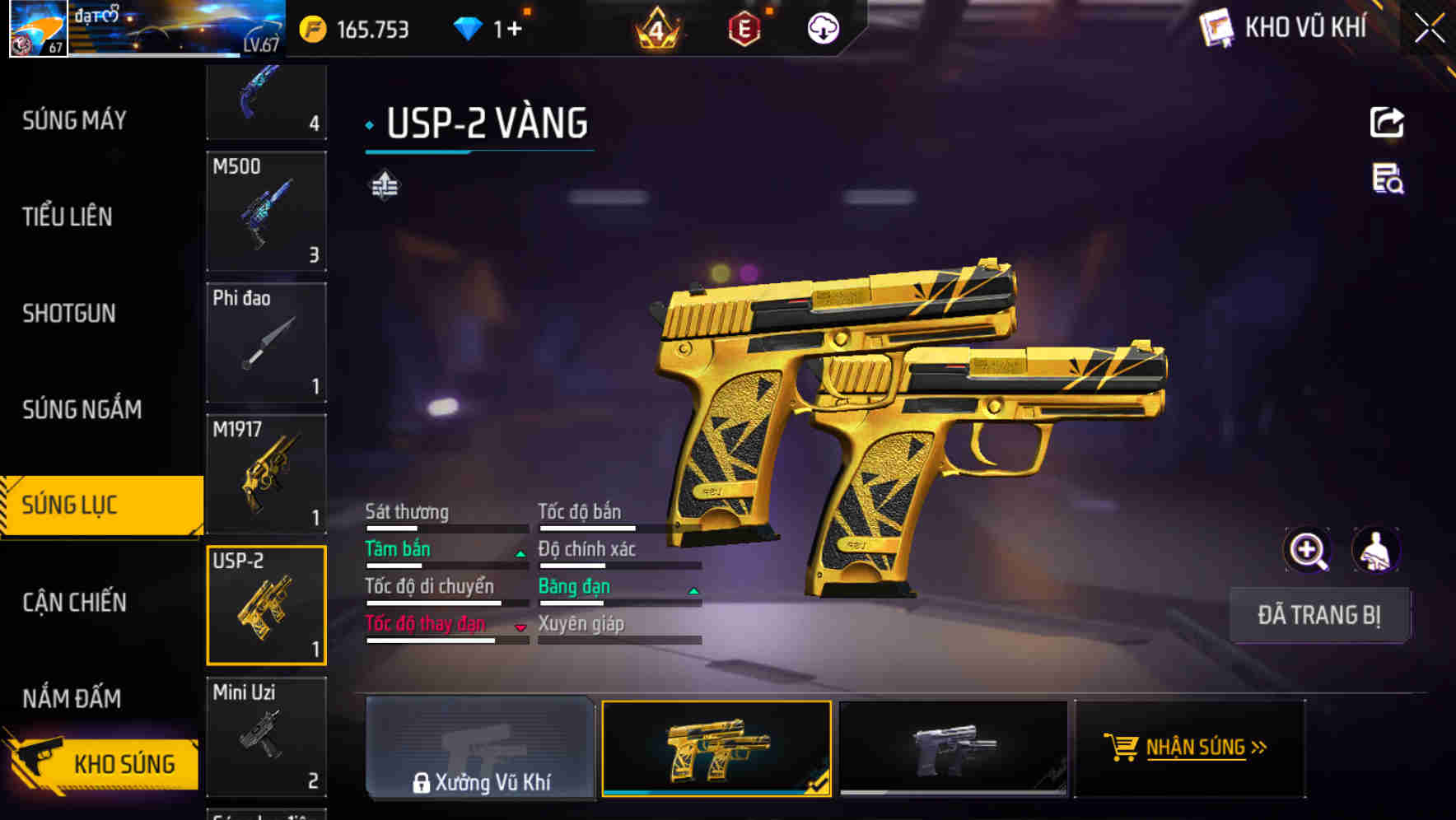1456x820 pixels.
Task: Switch to the SHOTGUN category
Action: point(69,314)
